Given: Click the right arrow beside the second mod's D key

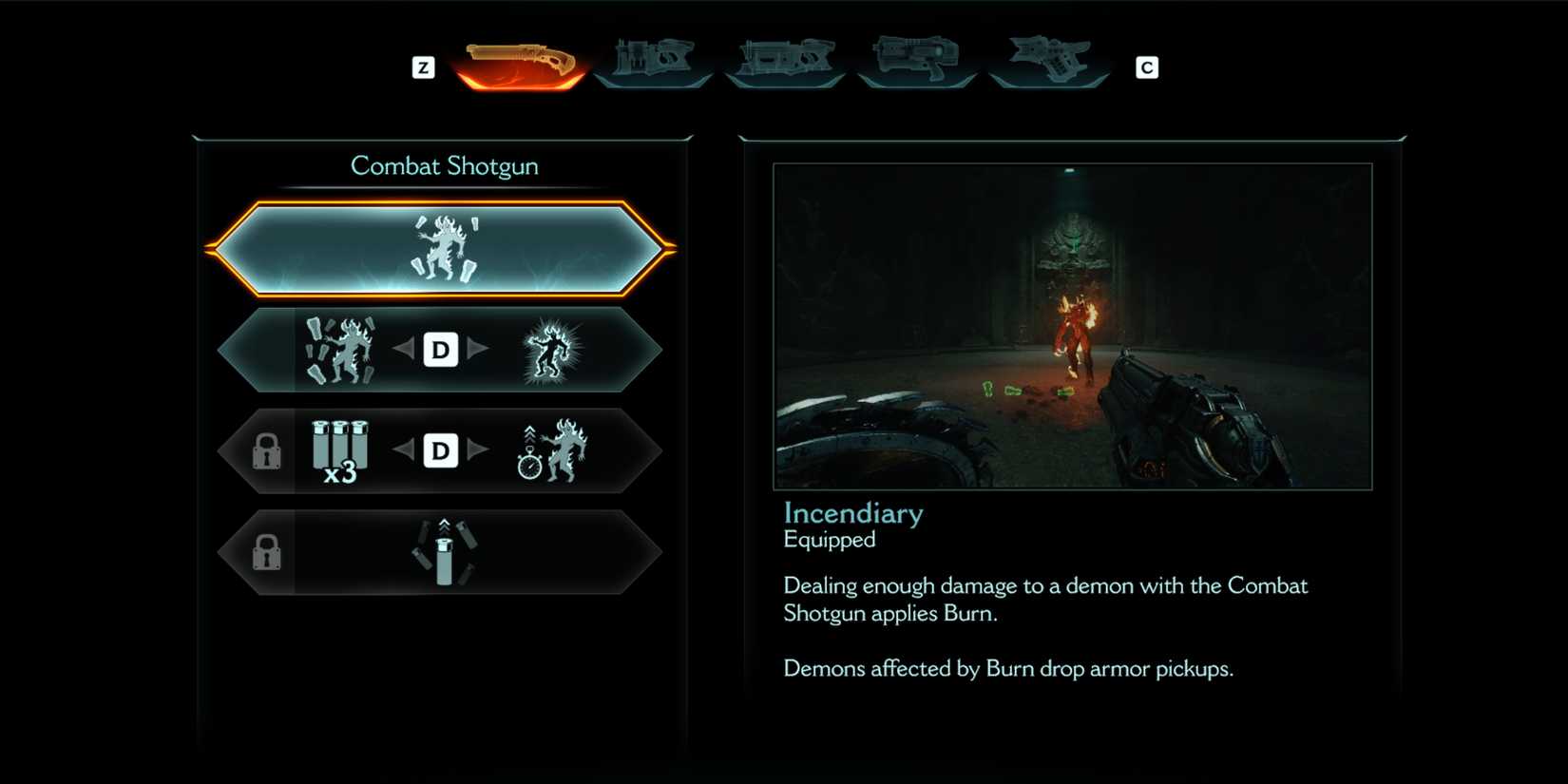Looking at the screenshot, I should click(478, 350).
